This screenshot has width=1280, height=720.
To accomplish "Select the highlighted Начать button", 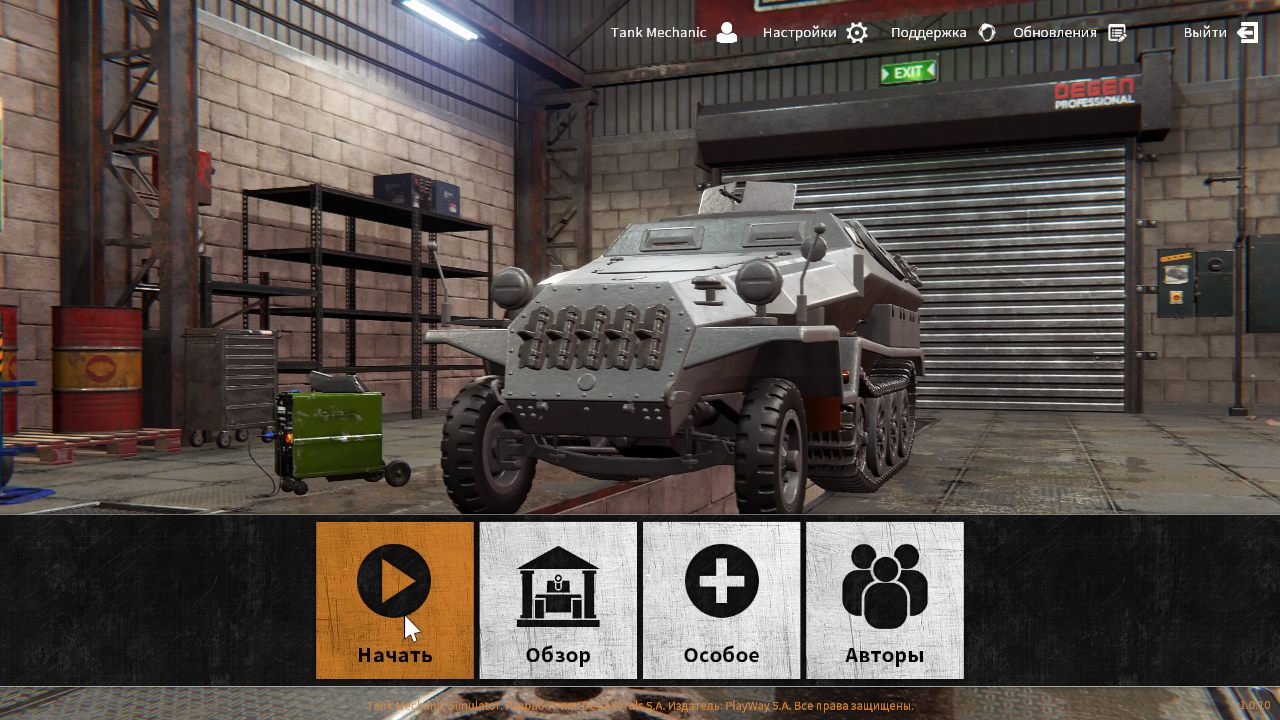I will click(x=394, y=600).
